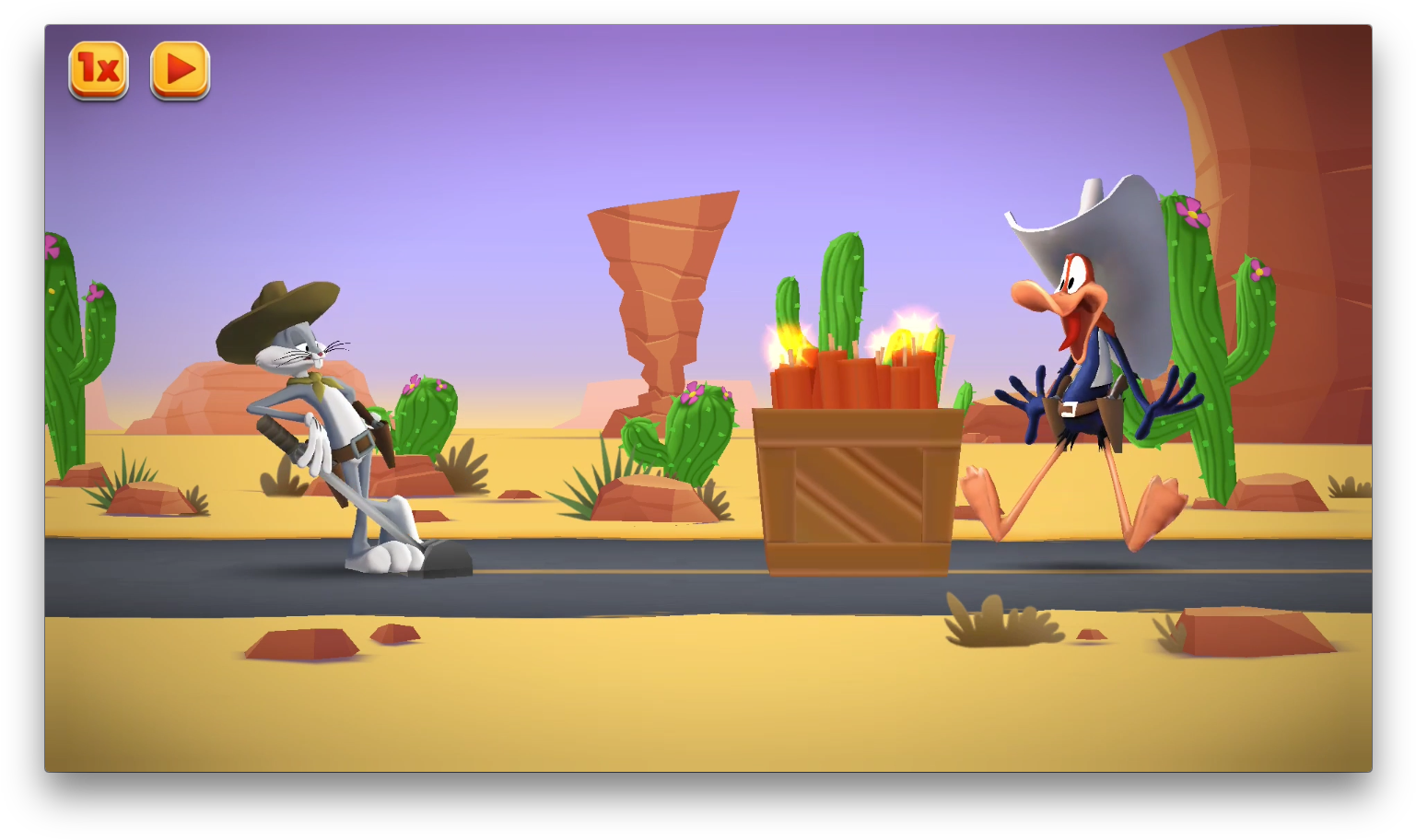Viewport: 1416px width, 840px height.
Task: Toggle the 1x battle speed button
Action: point(99,70)
